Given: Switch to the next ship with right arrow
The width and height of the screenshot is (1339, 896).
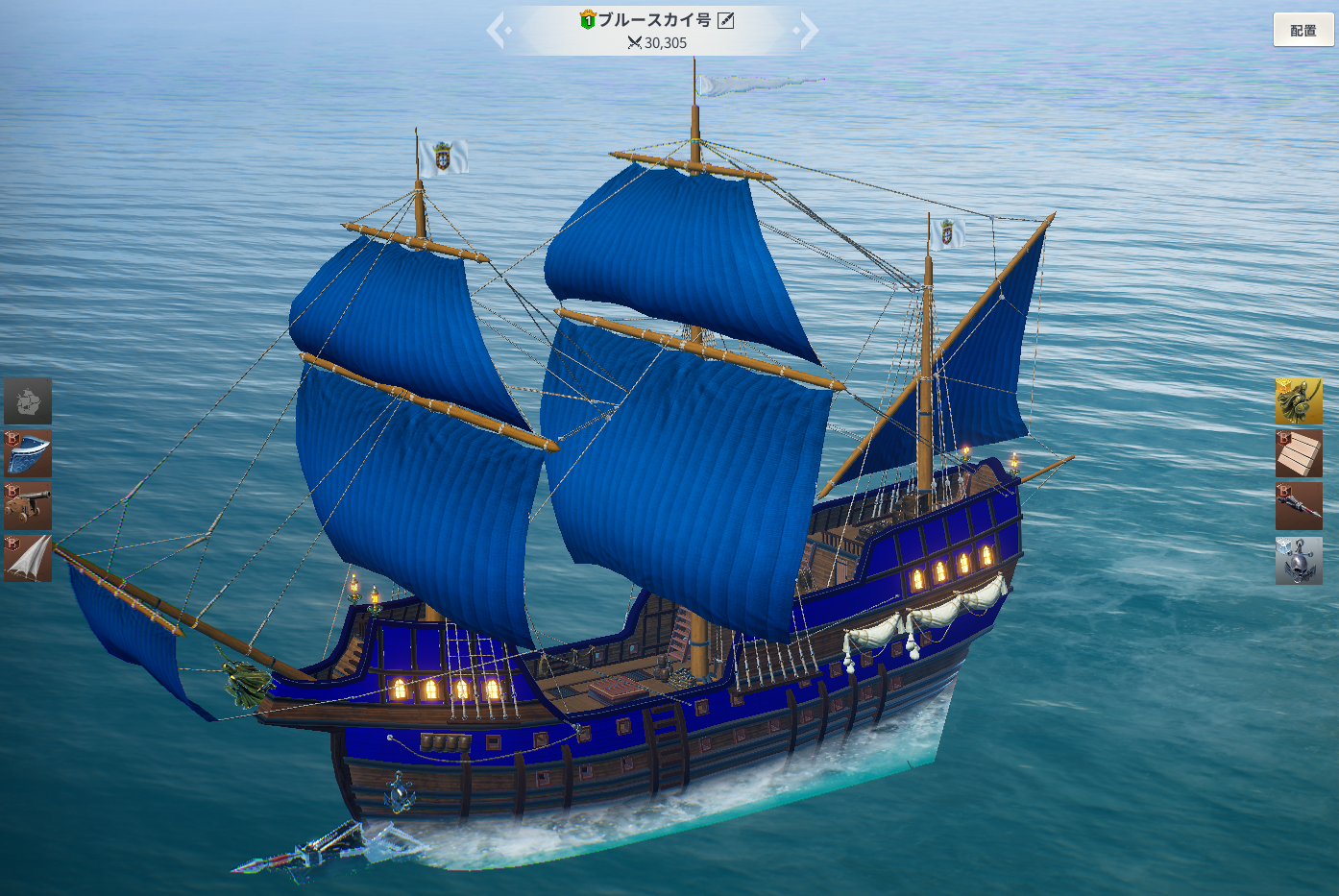Looking at the screenshot, I should [x=809, y=30].
